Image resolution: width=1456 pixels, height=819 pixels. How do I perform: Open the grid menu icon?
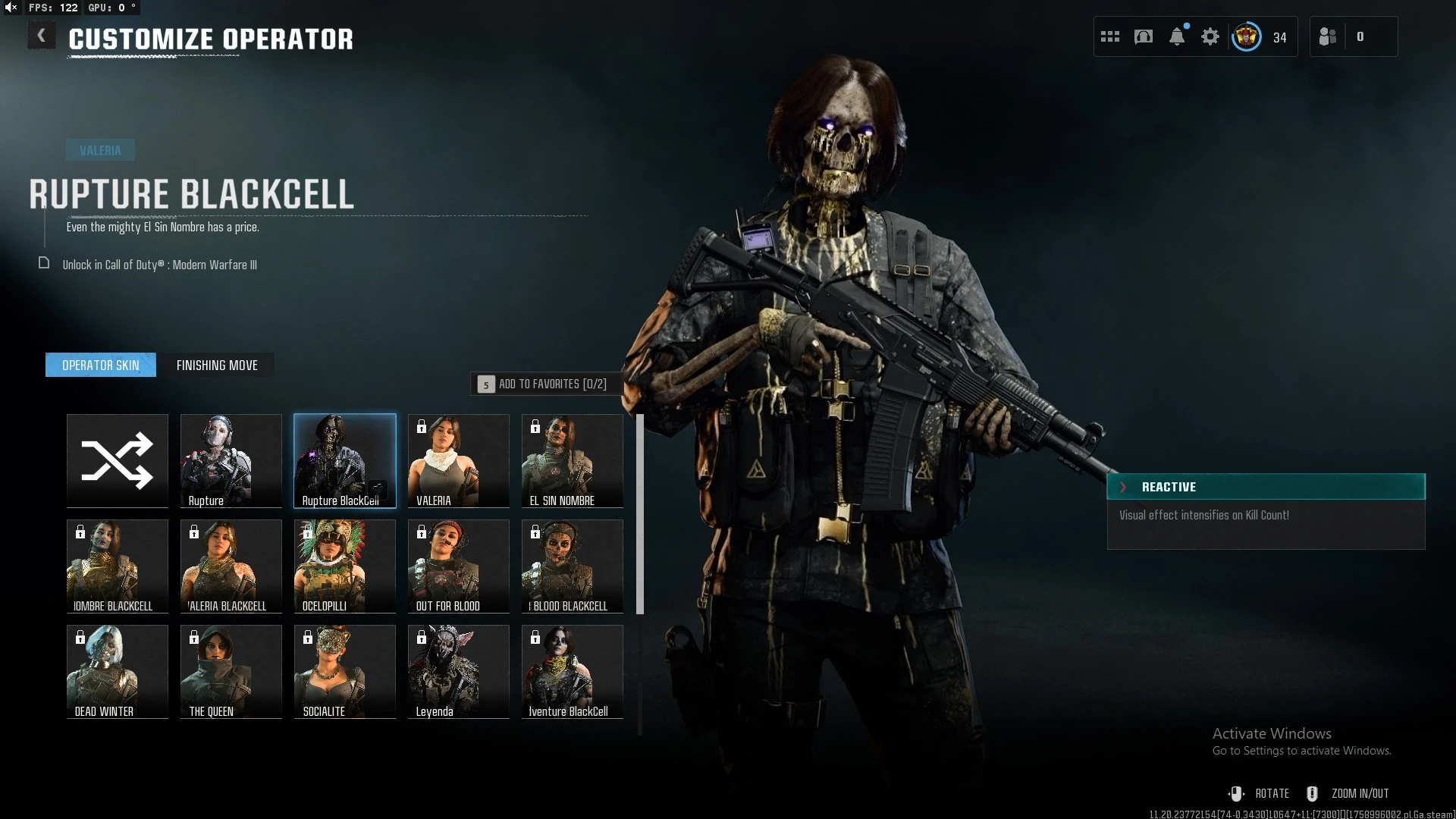pyautogui.click(x=1110, y=36)
